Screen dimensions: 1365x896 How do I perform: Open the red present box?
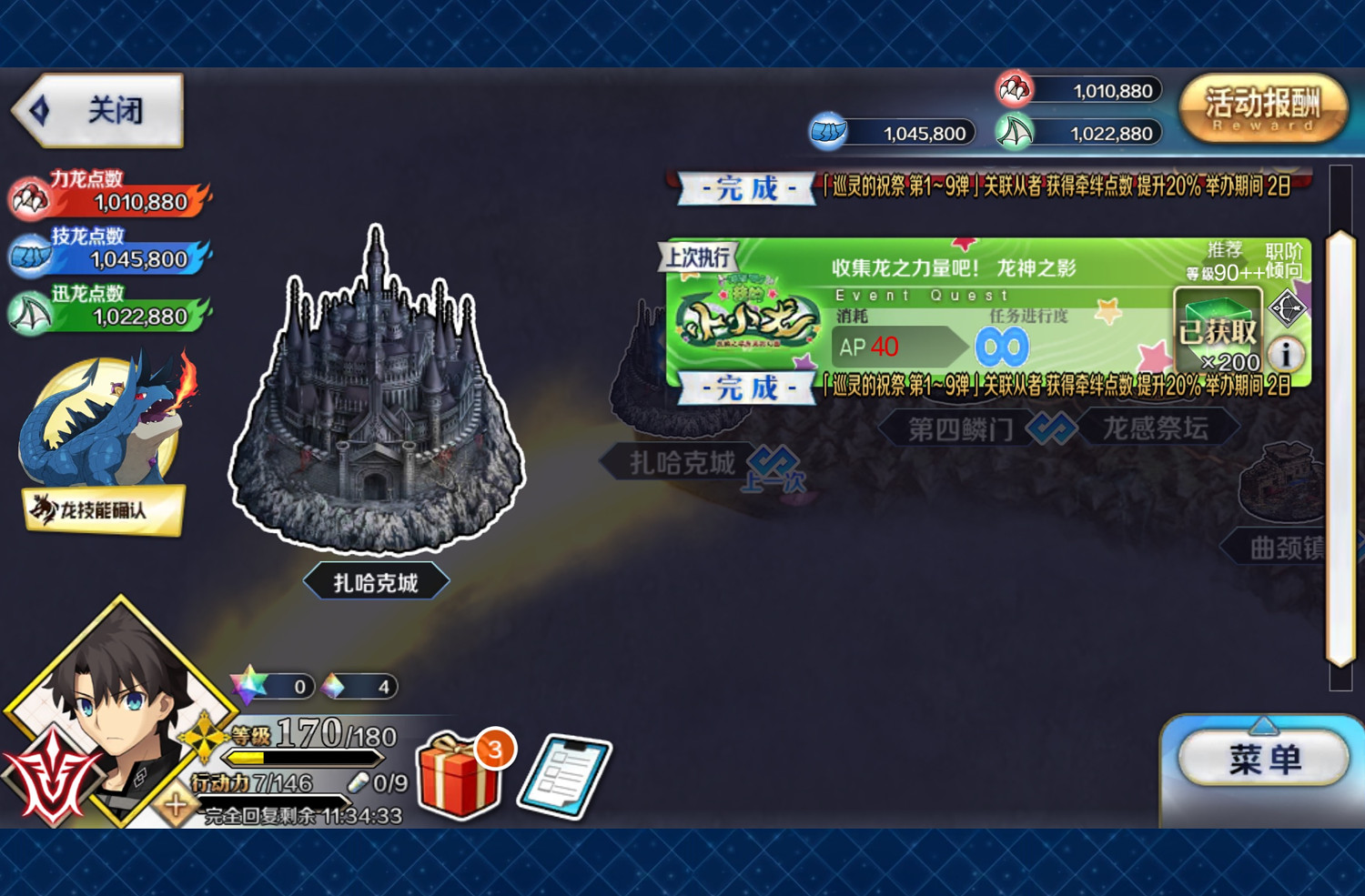coord(460,776)
